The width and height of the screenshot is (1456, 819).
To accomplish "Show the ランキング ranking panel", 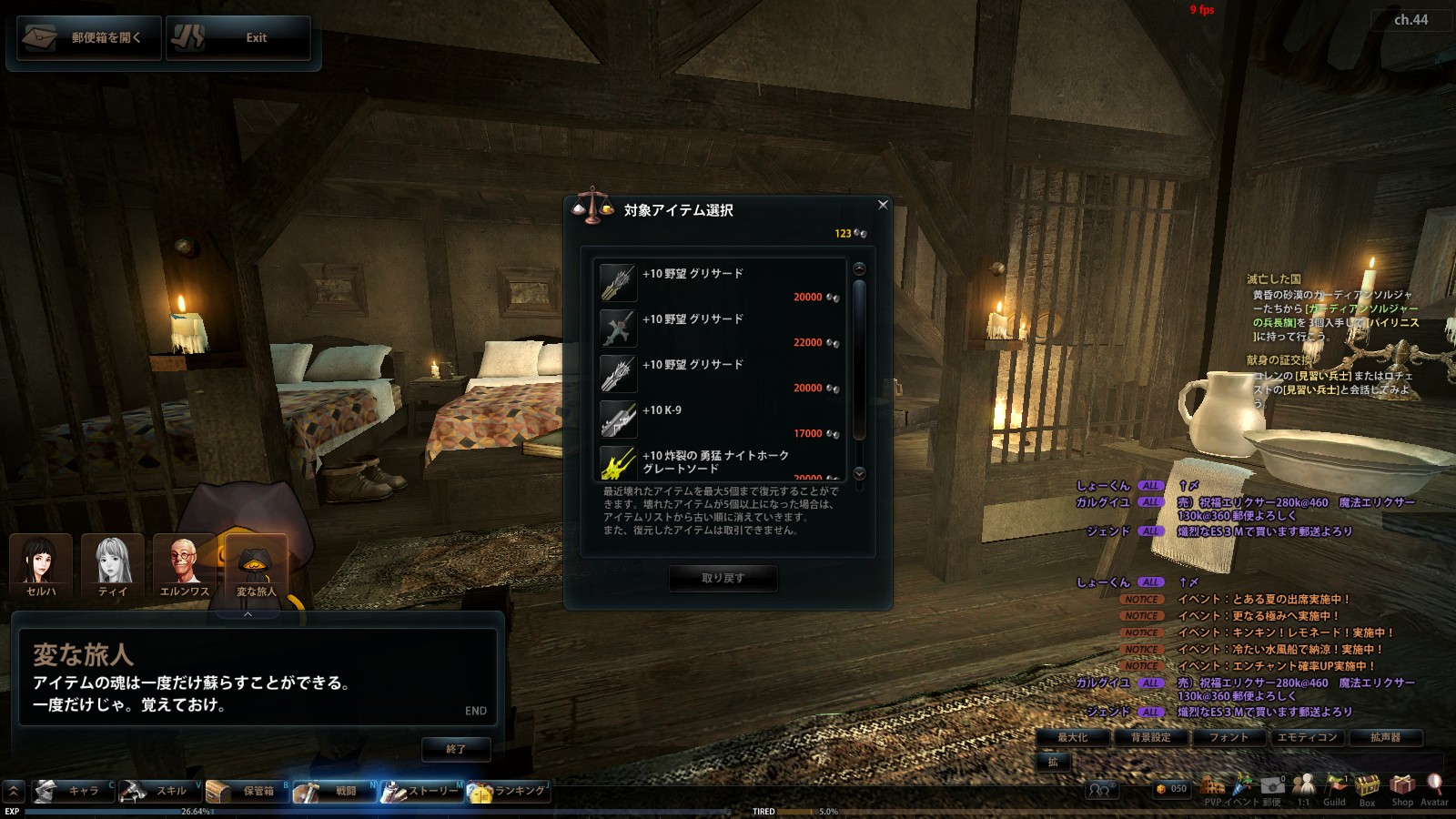I will click(508, 791).
